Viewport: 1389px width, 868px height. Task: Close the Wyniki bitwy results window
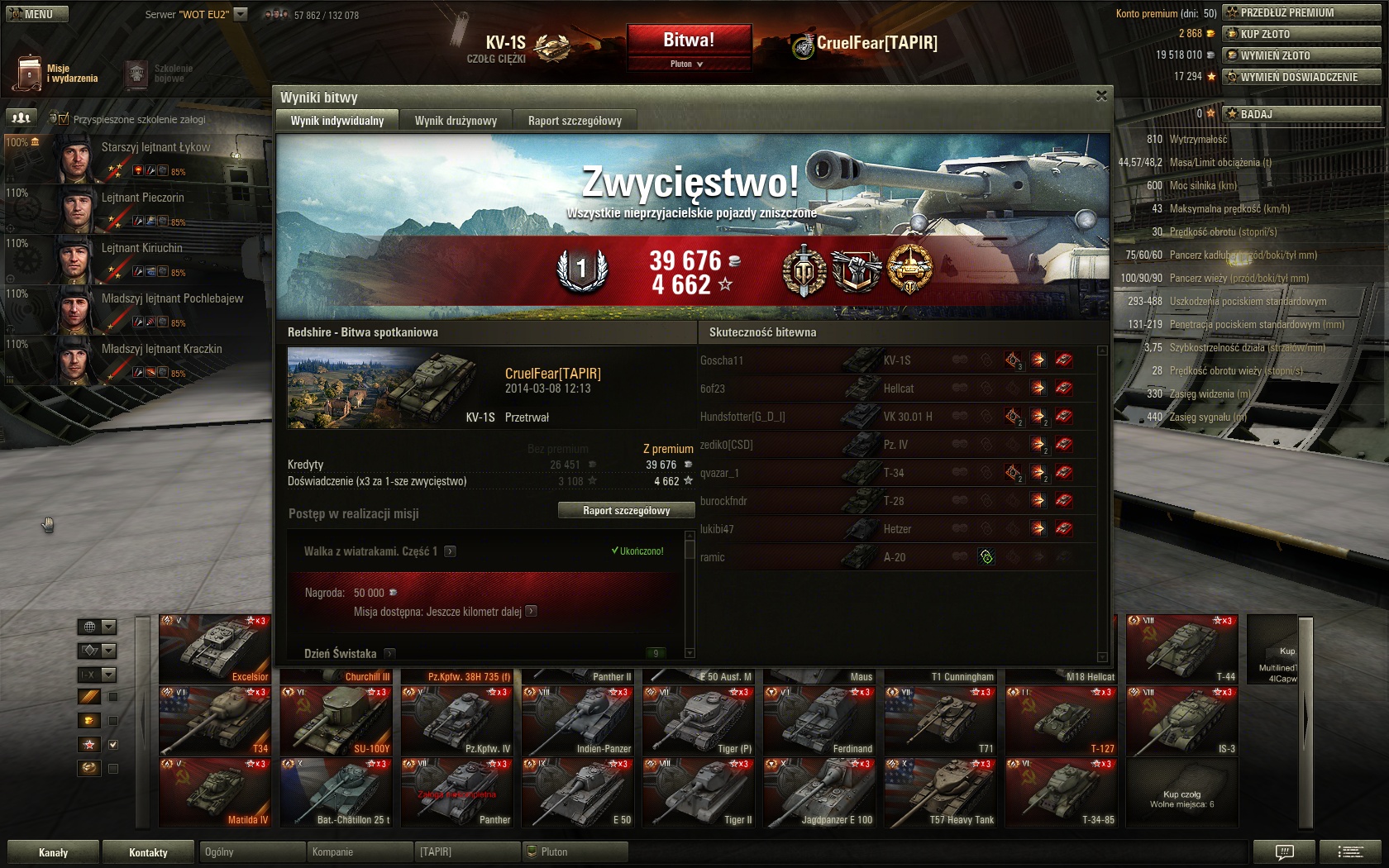tap(1101, 96)
